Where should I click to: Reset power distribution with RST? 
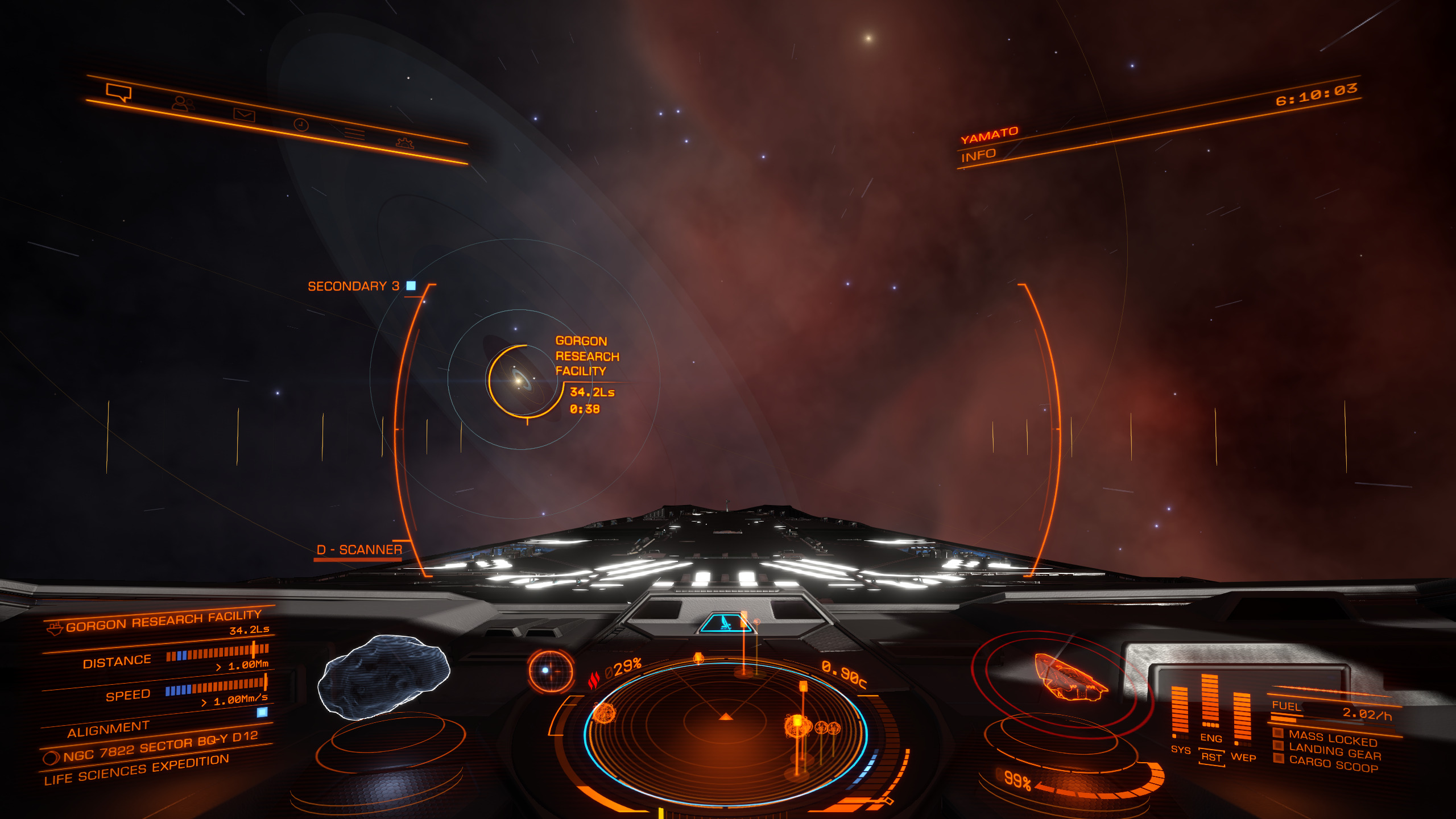(x=1211, y=757)
